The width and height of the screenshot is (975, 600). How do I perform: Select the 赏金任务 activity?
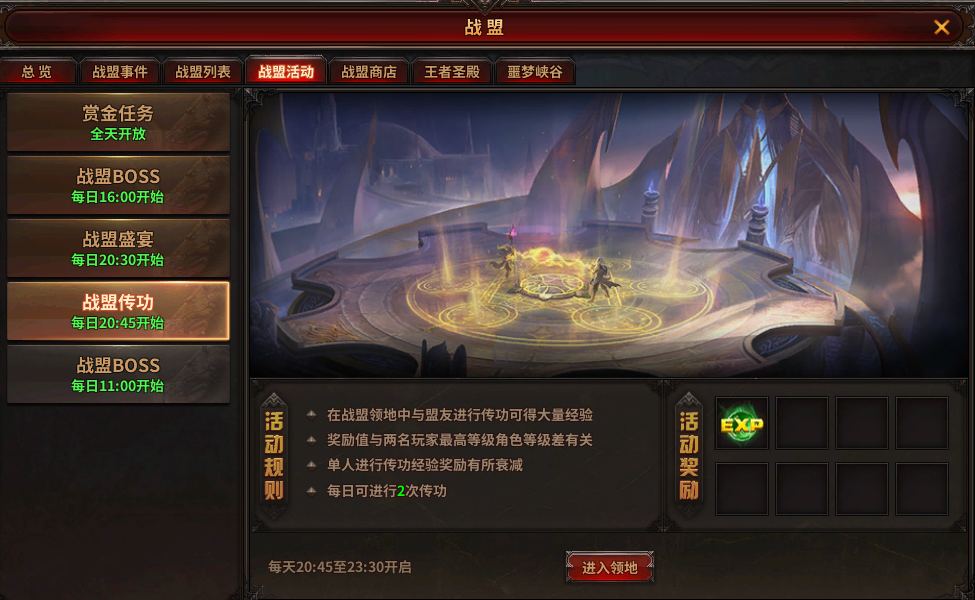point(118,122)
